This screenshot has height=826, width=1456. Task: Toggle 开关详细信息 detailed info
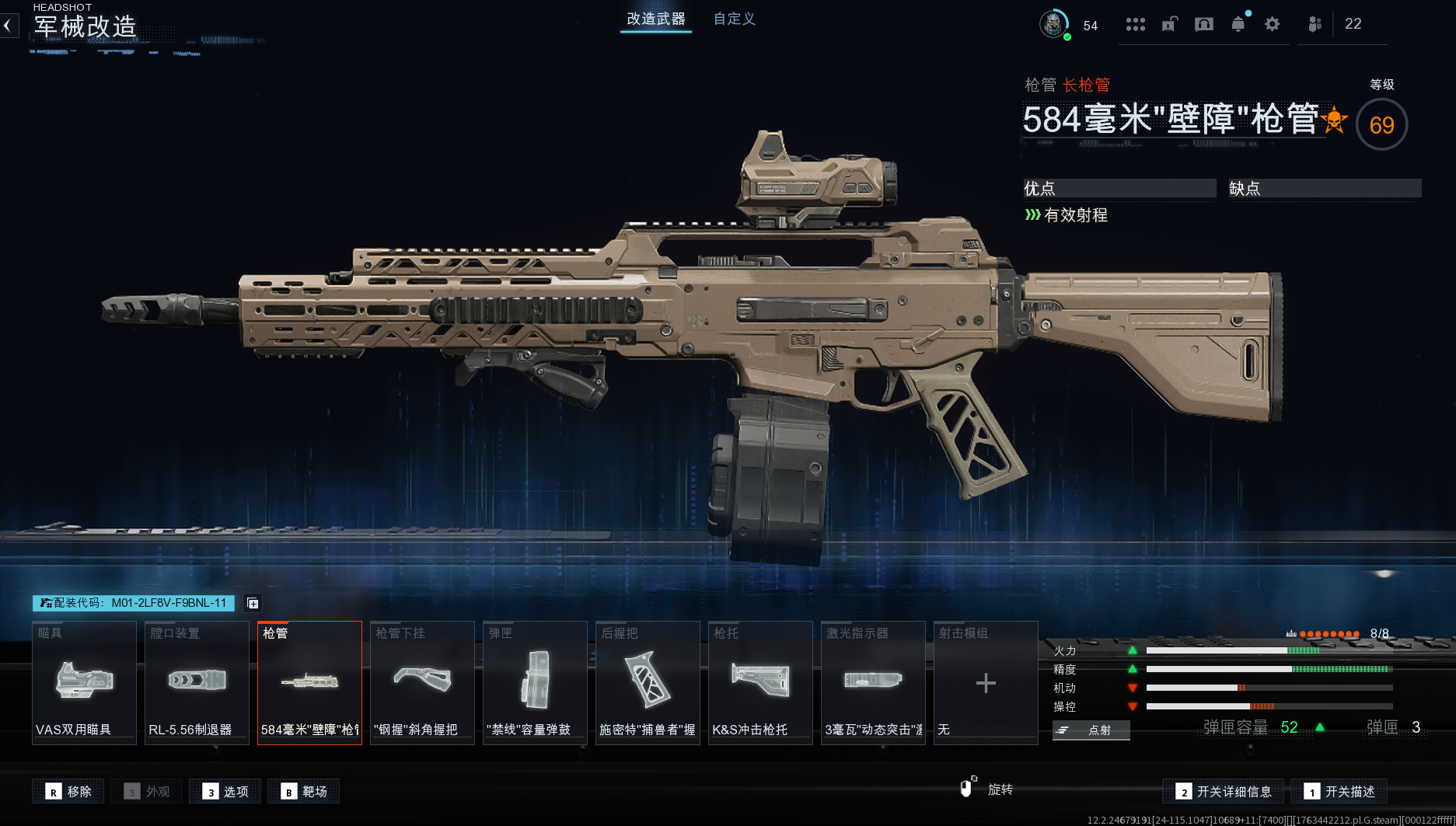click(x=1224, y=791)
